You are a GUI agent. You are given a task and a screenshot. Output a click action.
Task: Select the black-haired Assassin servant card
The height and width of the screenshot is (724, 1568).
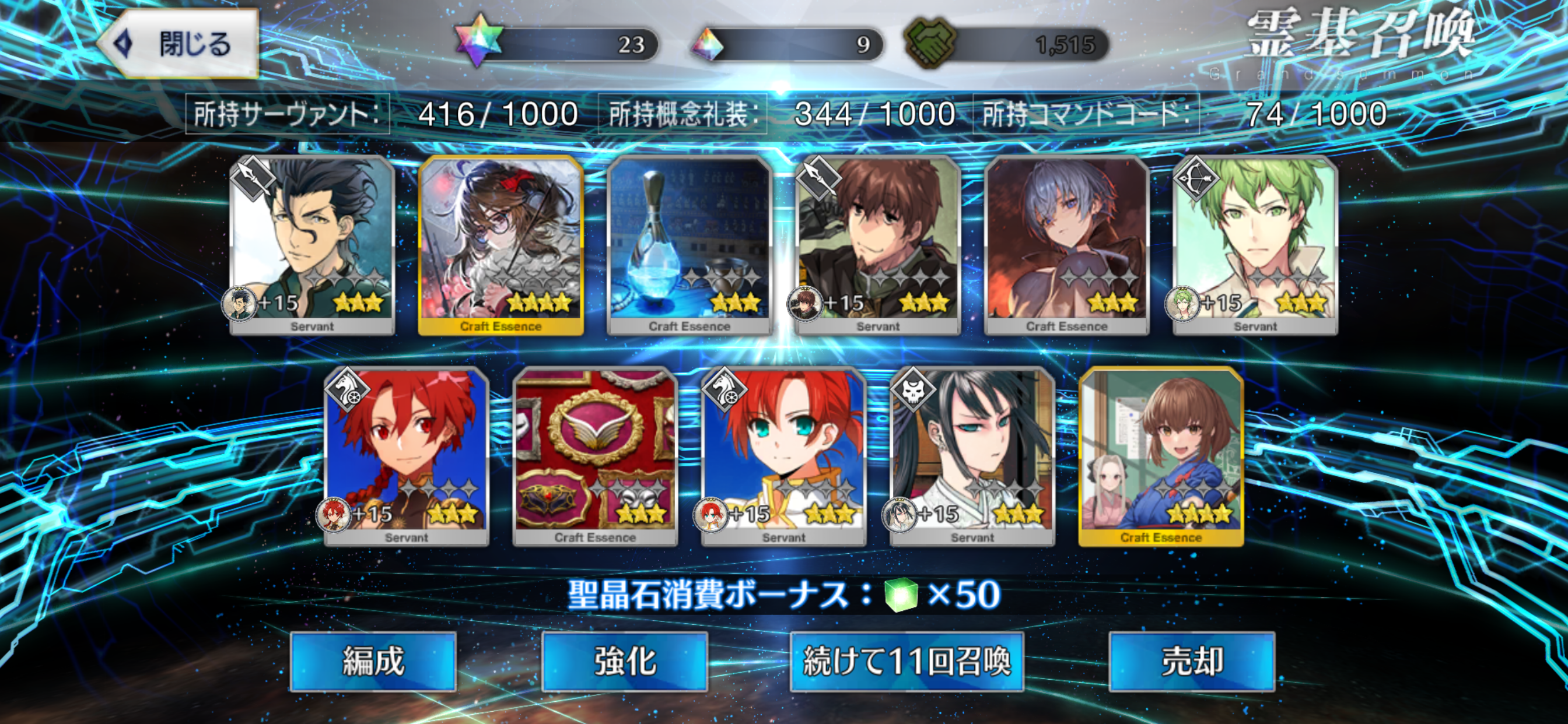click(972, 455)
